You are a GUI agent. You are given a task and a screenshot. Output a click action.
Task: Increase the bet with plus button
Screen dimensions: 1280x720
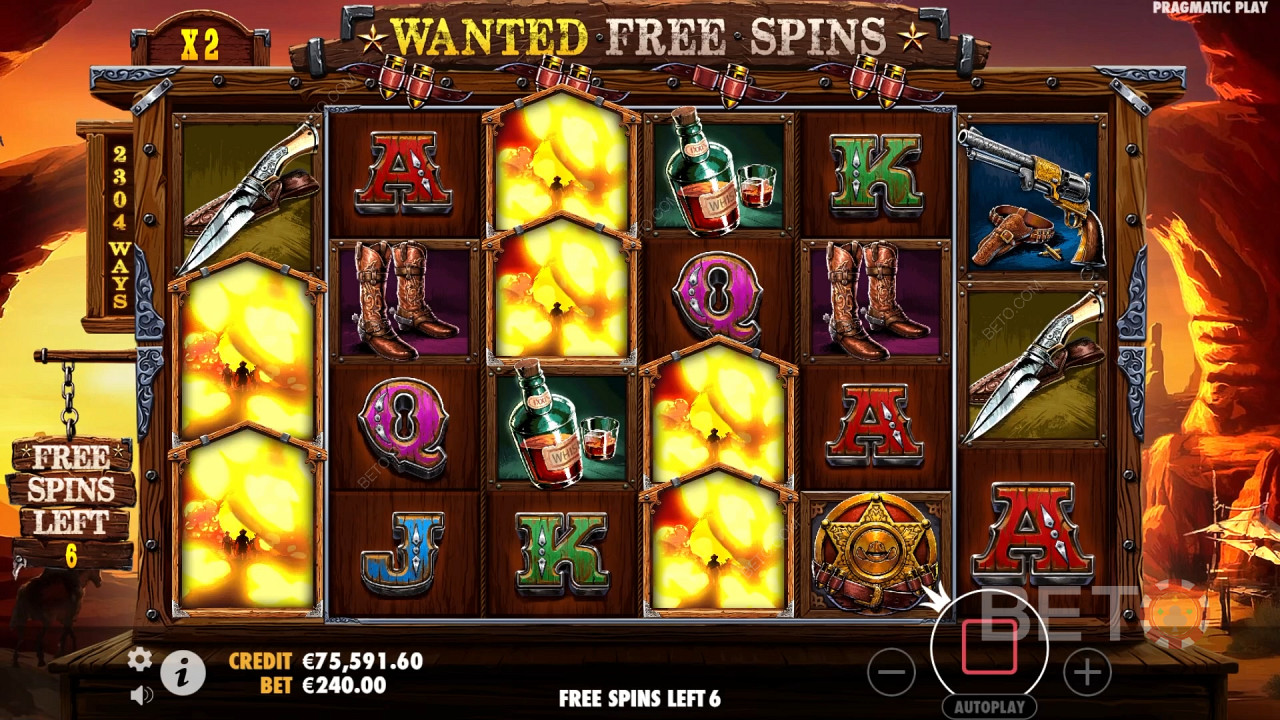(1087, 673)
